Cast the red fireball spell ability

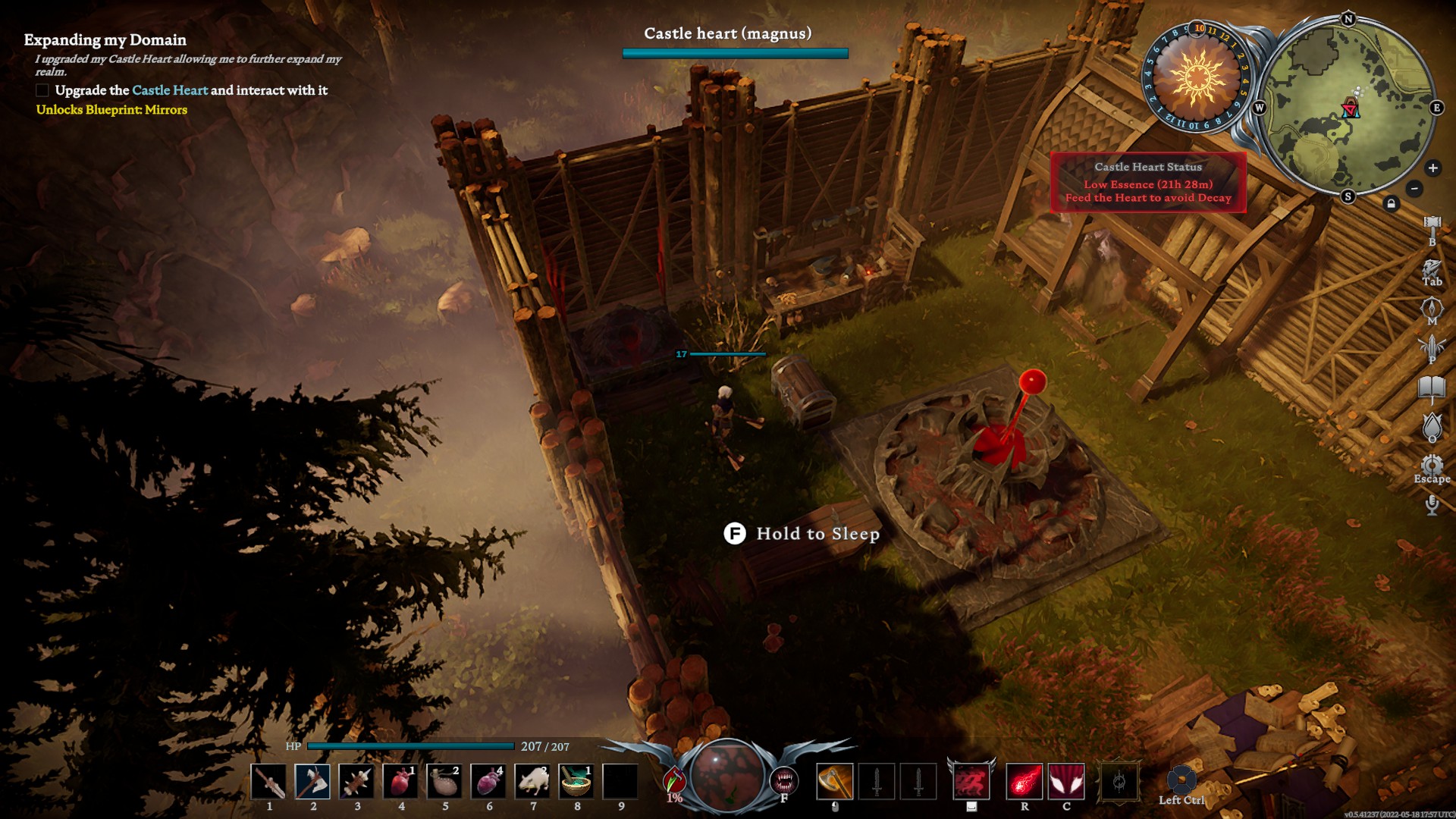tap(1024, 782)
